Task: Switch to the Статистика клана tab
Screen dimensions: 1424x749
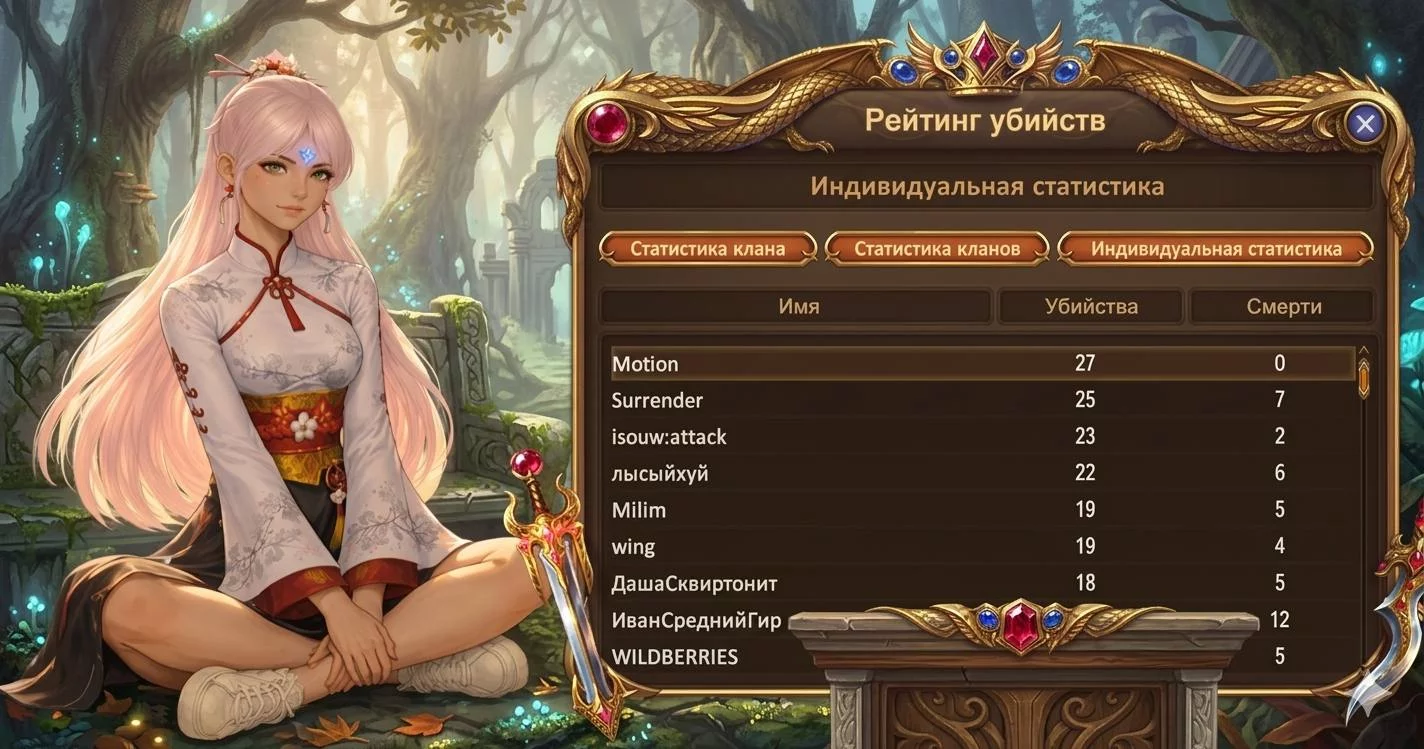Action: pos(708,249)
